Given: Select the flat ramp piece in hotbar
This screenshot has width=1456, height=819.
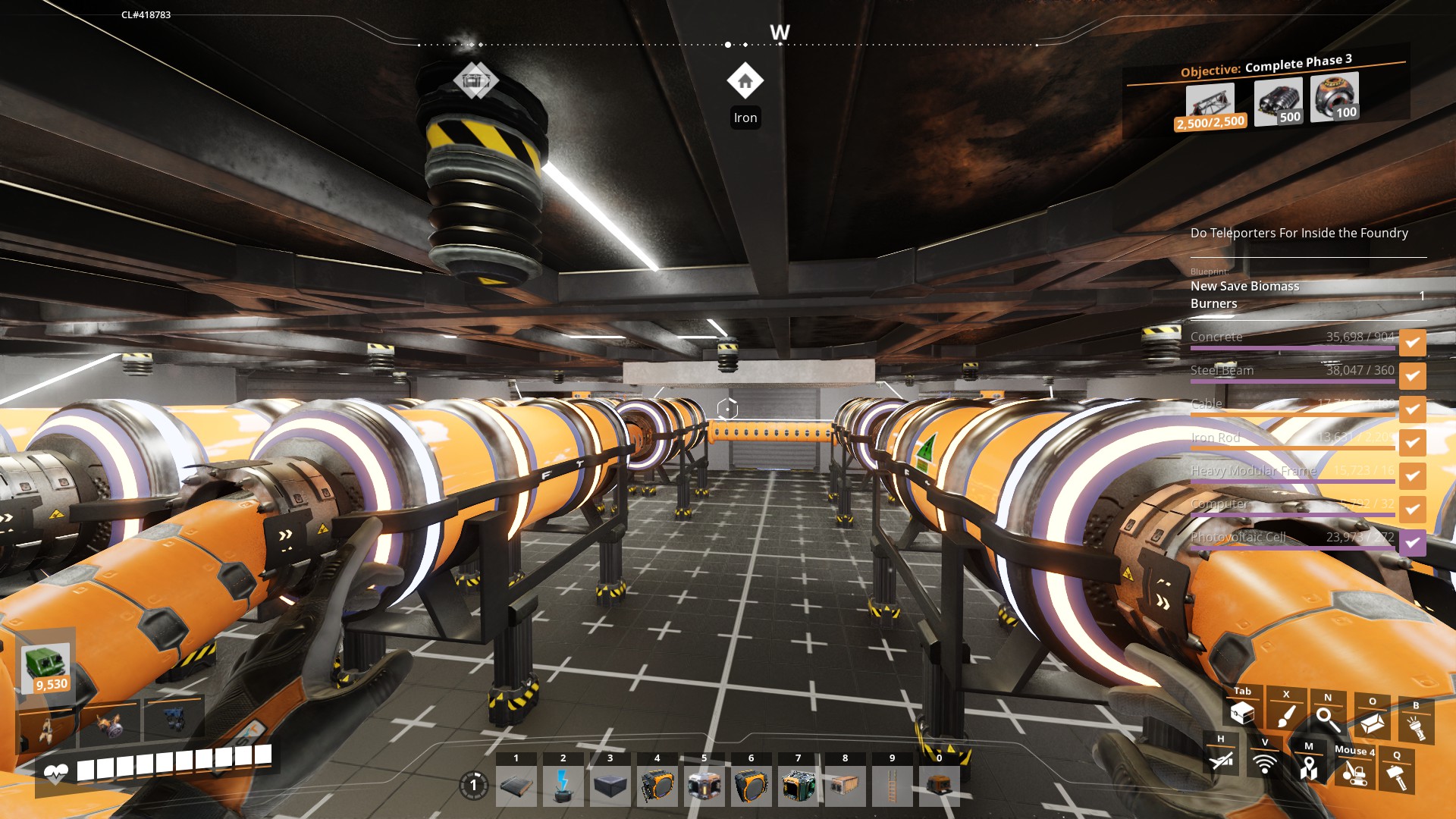Looking at the screenshot, I should (x=516, y=786).
